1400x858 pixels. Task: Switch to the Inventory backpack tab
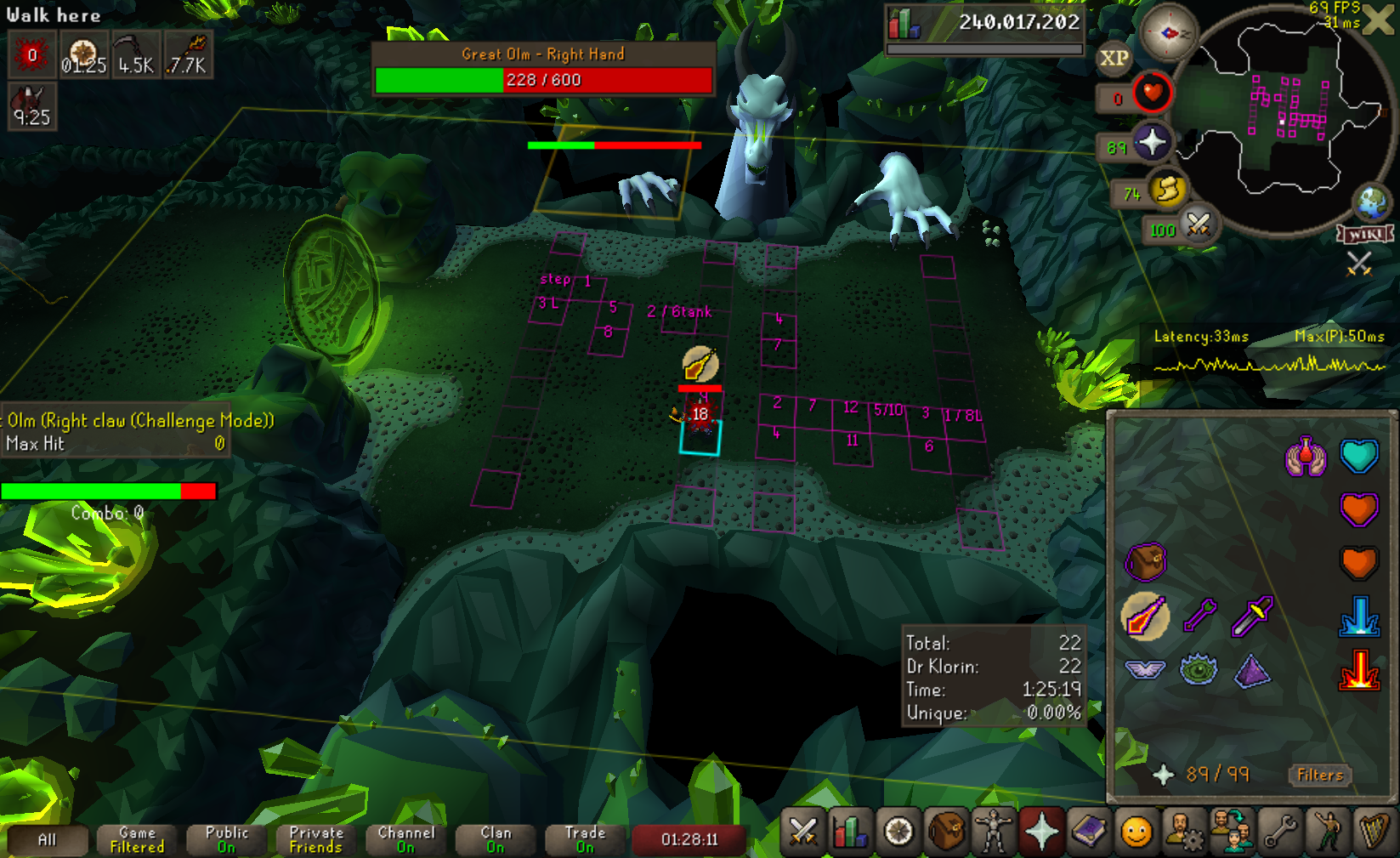click(945, 832)
